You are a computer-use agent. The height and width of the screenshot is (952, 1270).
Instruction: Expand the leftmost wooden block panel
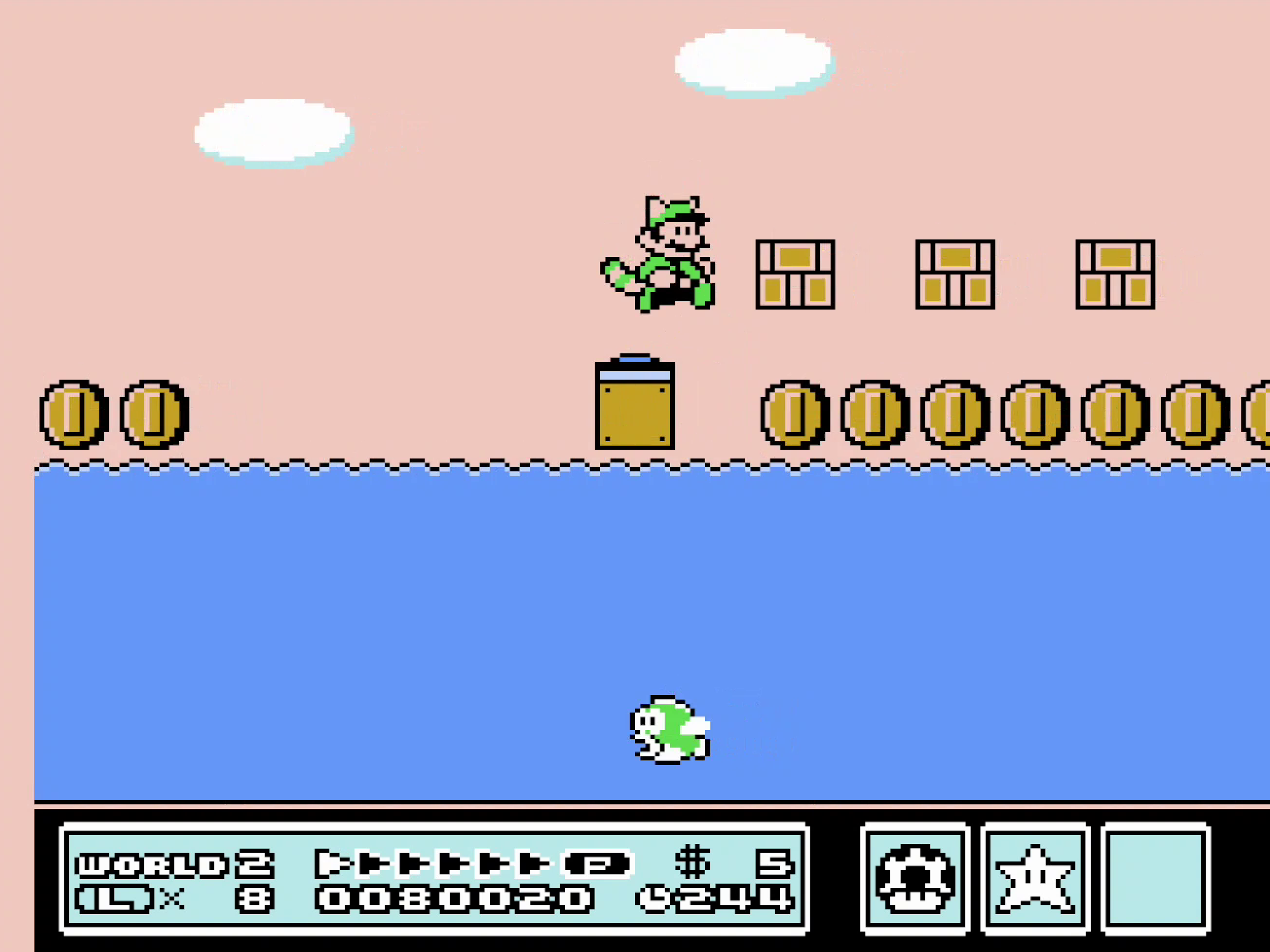795,275
